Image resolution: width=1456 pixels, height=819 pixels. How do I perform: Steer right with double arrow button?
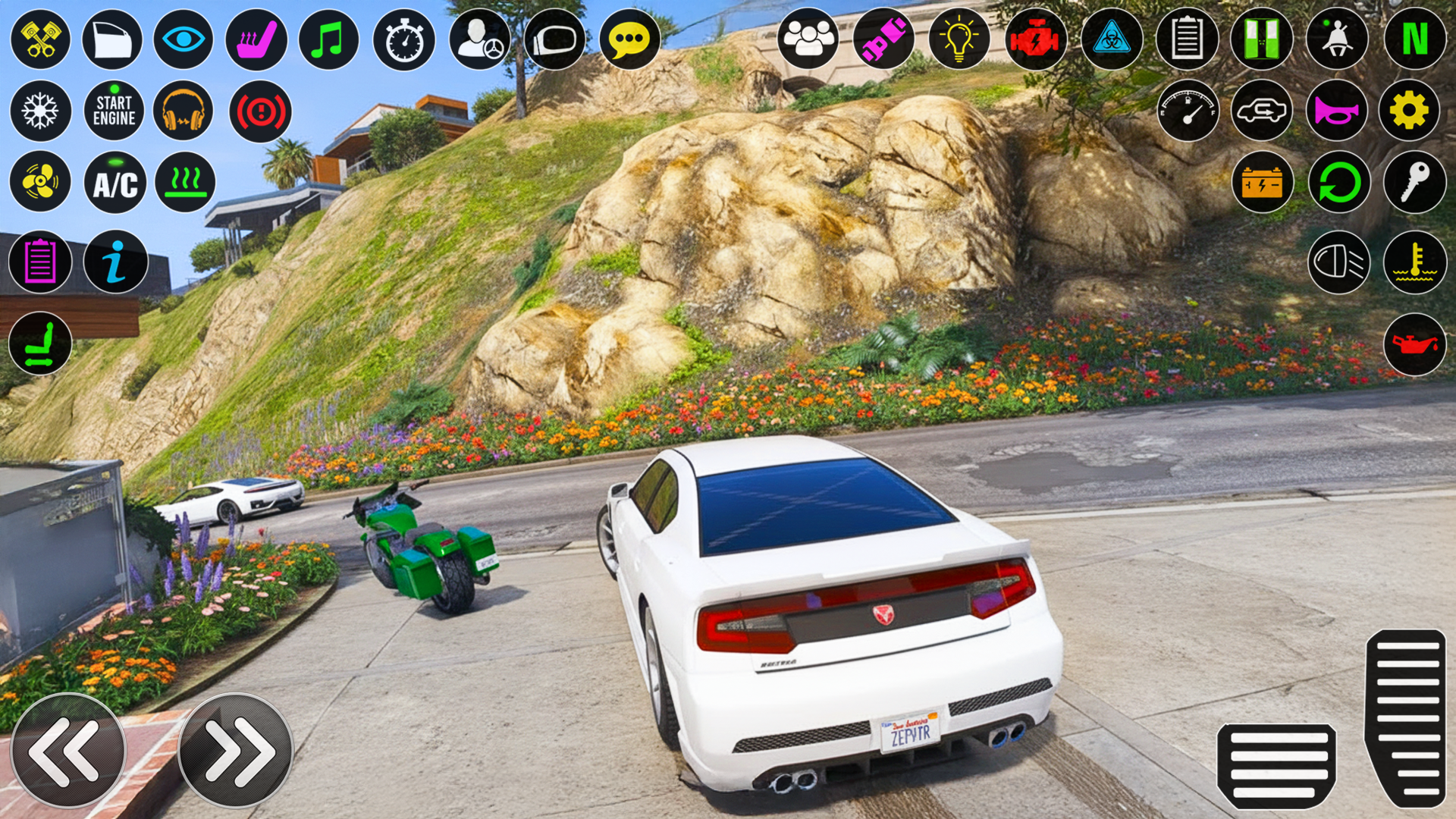tap(235, 750)
